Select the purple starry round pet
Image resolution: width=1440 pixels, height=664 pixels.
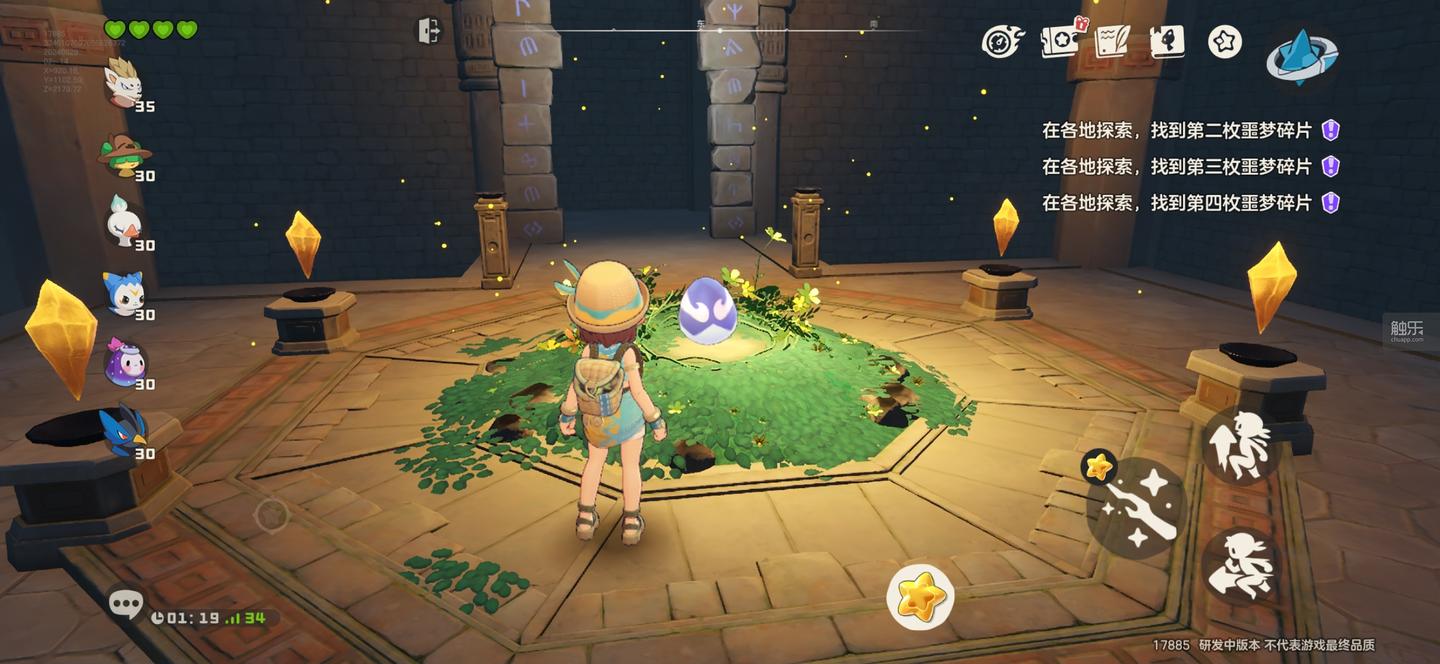[x=124, y=362]
